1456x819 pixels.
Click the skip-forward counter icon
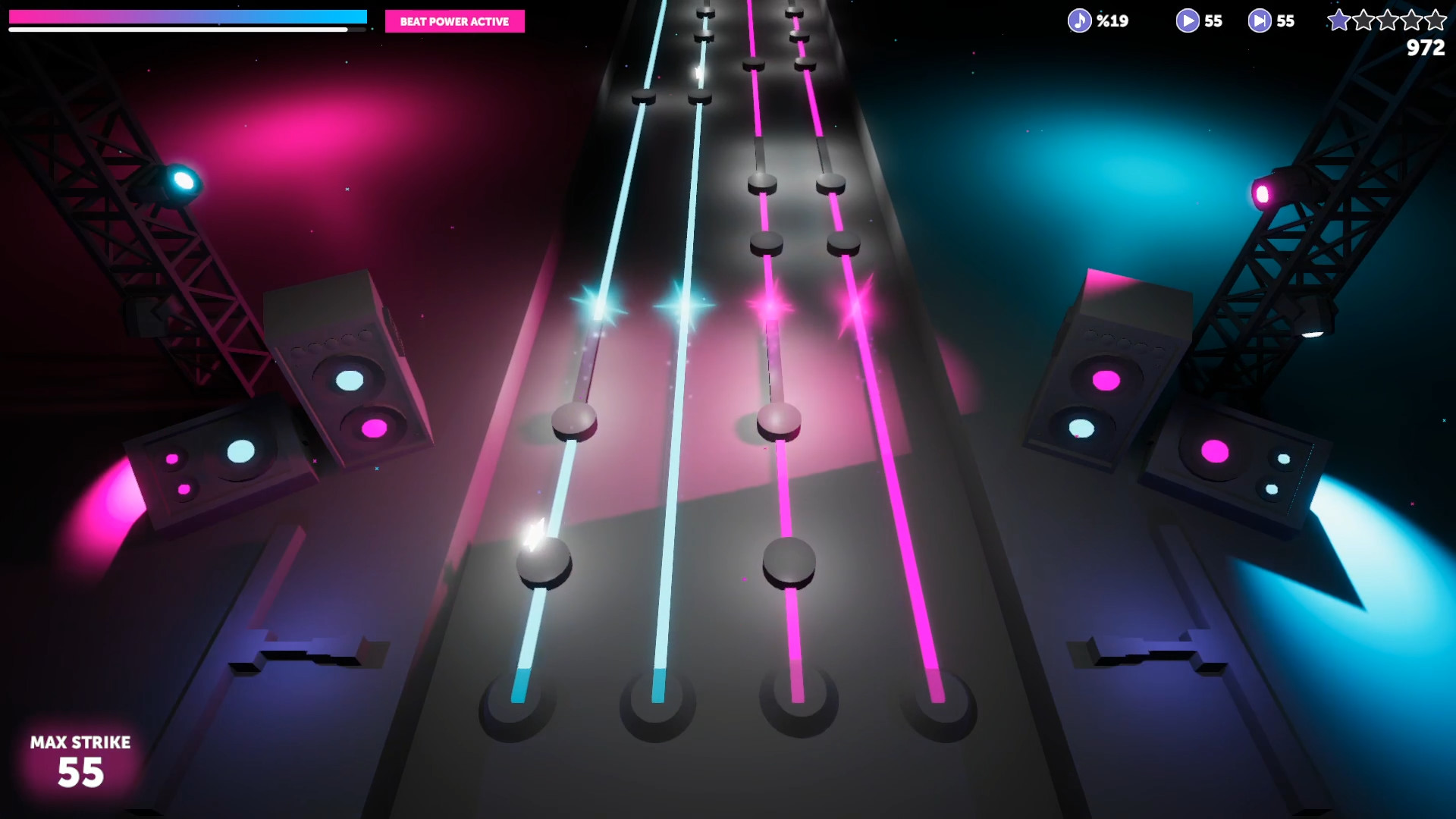[1259, 20]
